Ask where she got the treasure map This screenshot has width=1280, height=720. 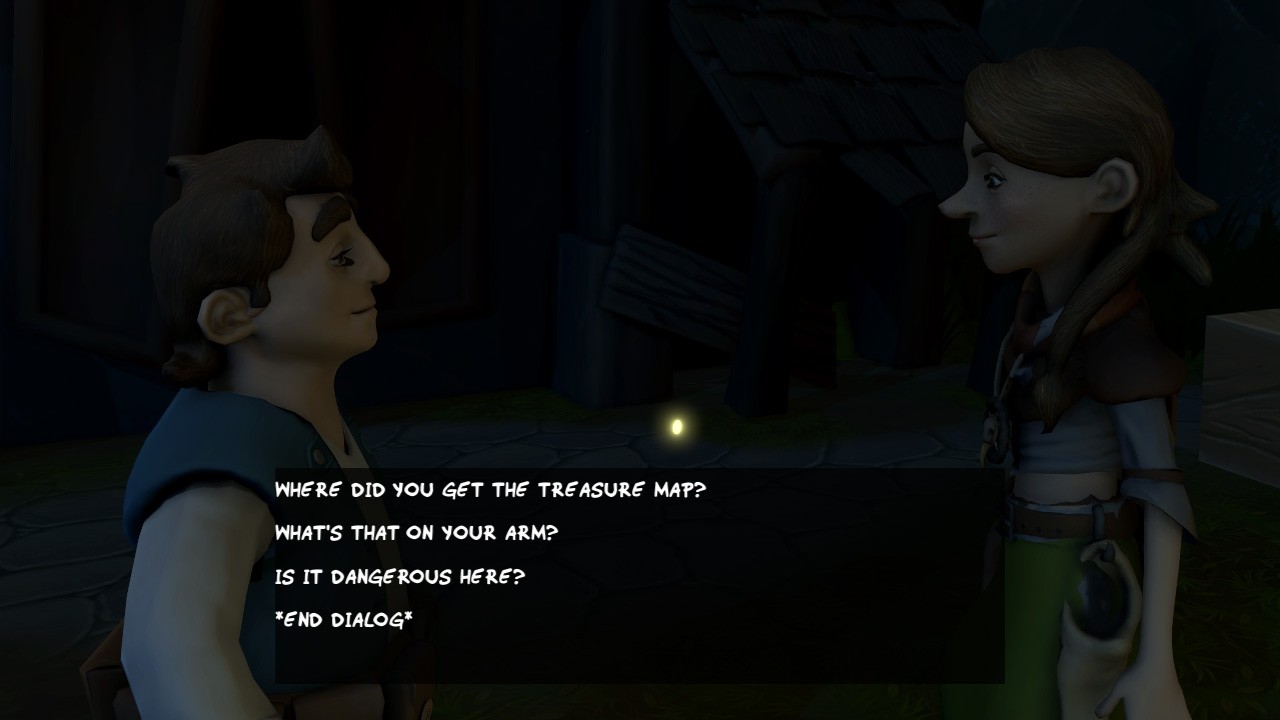tap(490, 490)
